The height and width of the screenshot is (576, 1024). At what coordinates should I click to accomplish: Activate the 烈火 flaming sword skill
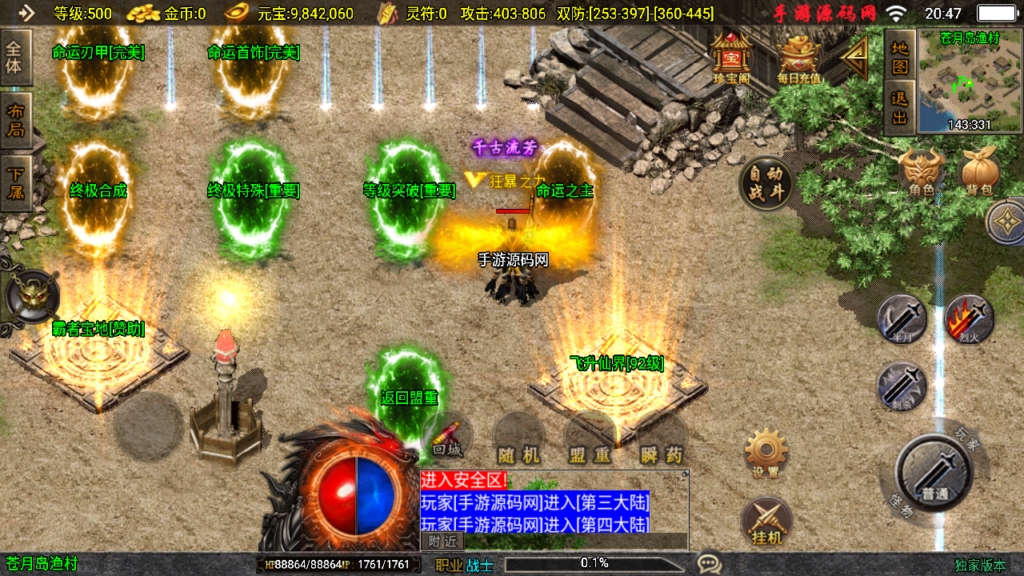pos(968,319)
